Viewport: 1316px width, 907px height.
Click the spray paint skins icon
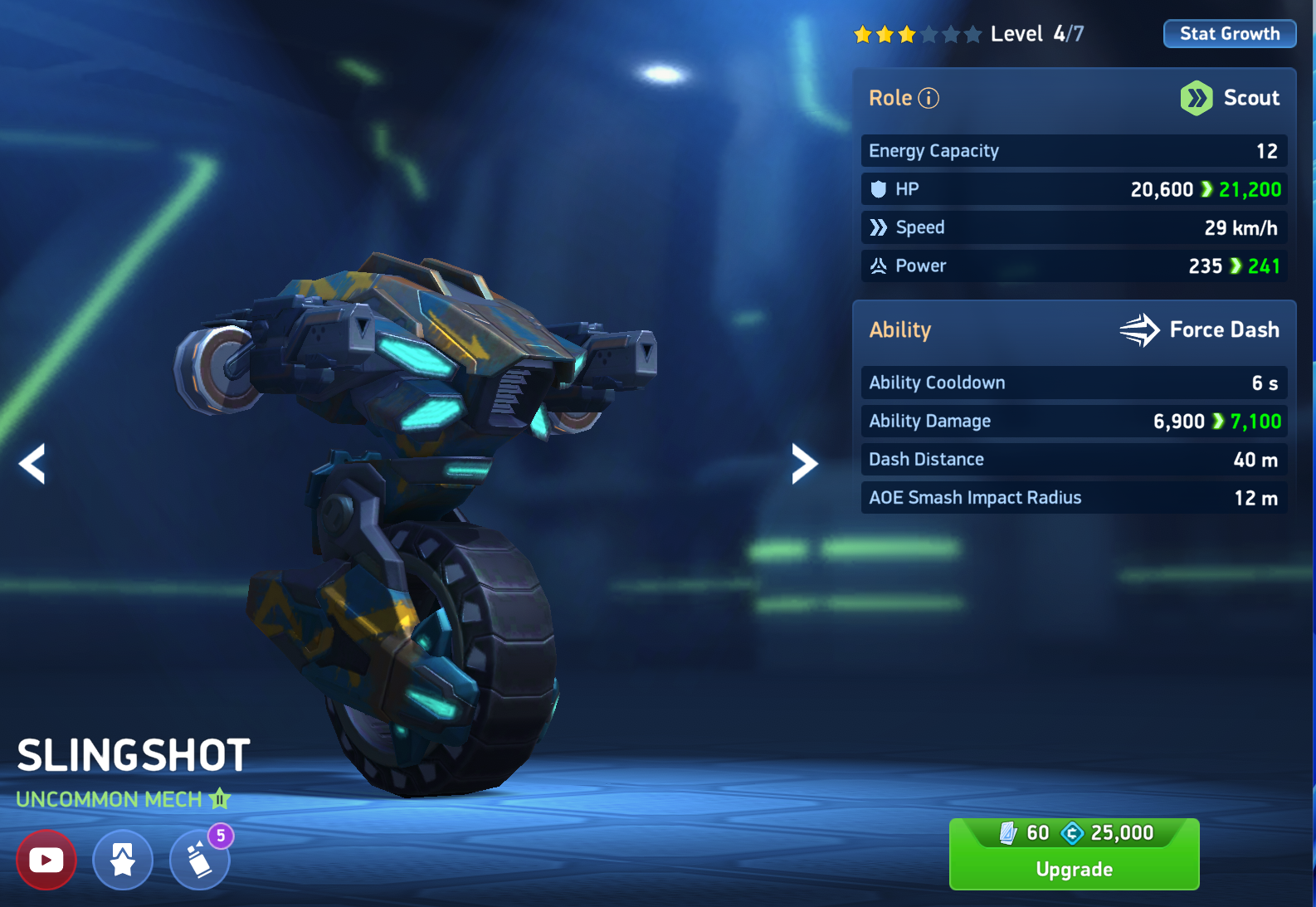click(x=199, y=861)
